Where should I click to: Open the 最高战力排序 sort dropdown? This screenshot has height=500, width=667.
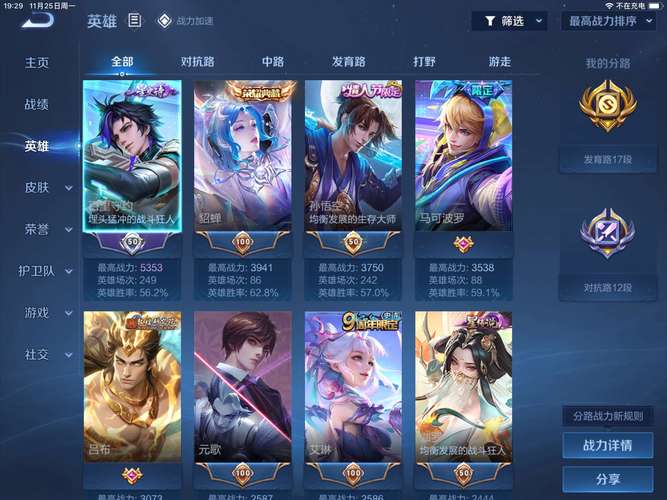(x=608, y=20)
